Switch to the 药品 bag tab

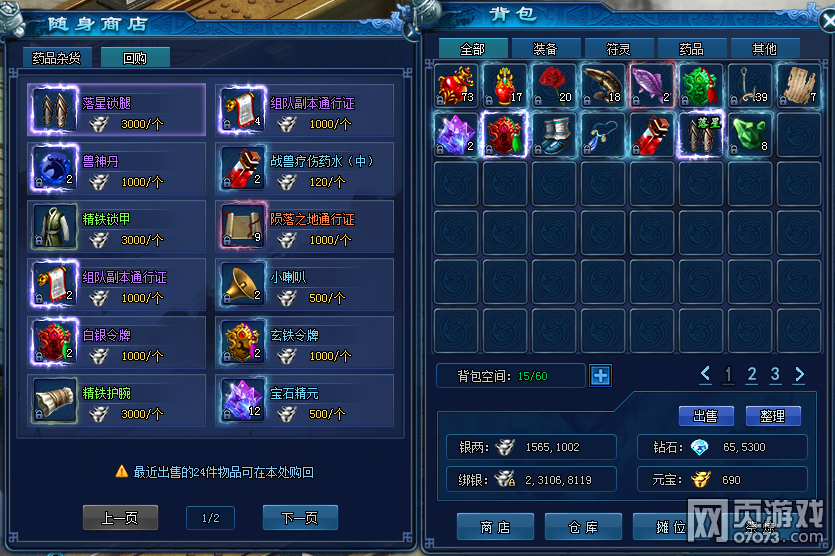click(691, 49)
